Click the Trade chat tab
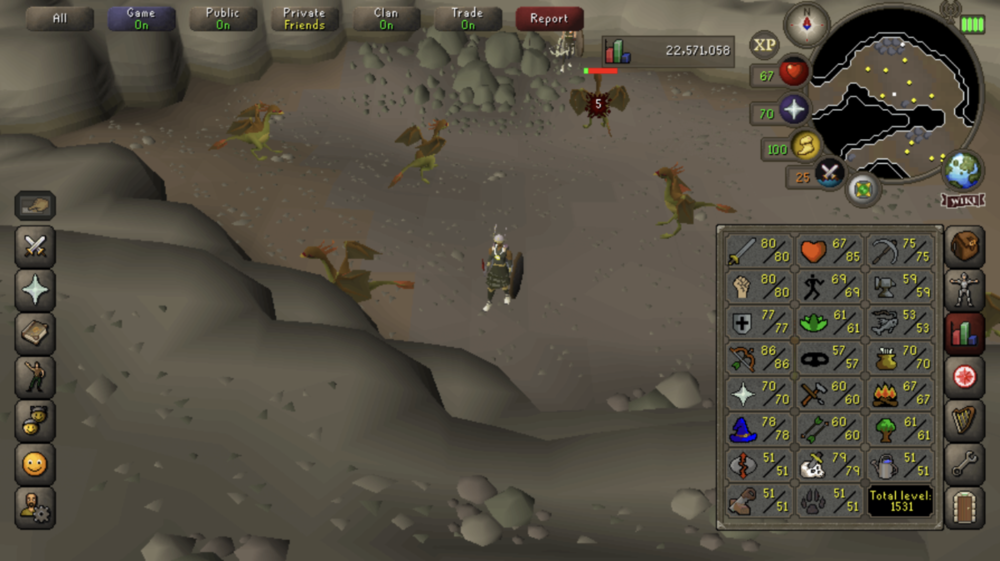 [x=467, y=19]
